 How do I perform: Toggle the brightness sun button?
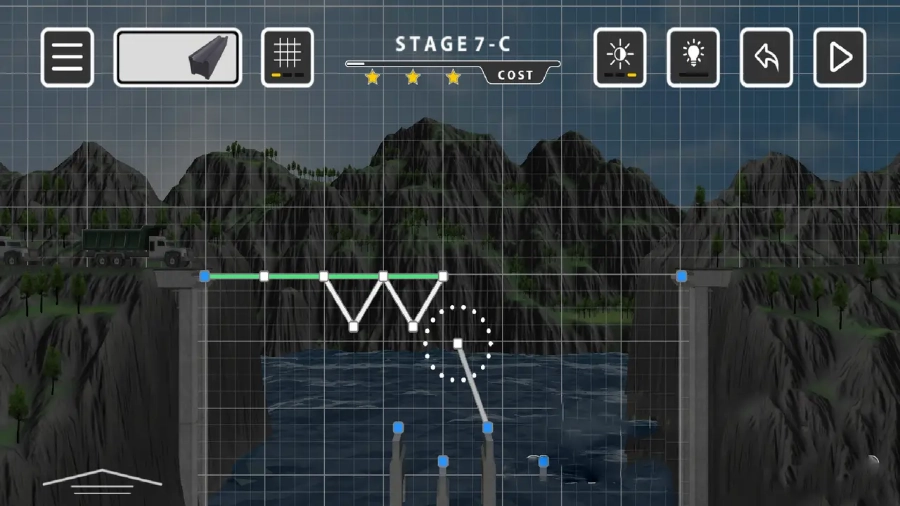coord(620,57)
